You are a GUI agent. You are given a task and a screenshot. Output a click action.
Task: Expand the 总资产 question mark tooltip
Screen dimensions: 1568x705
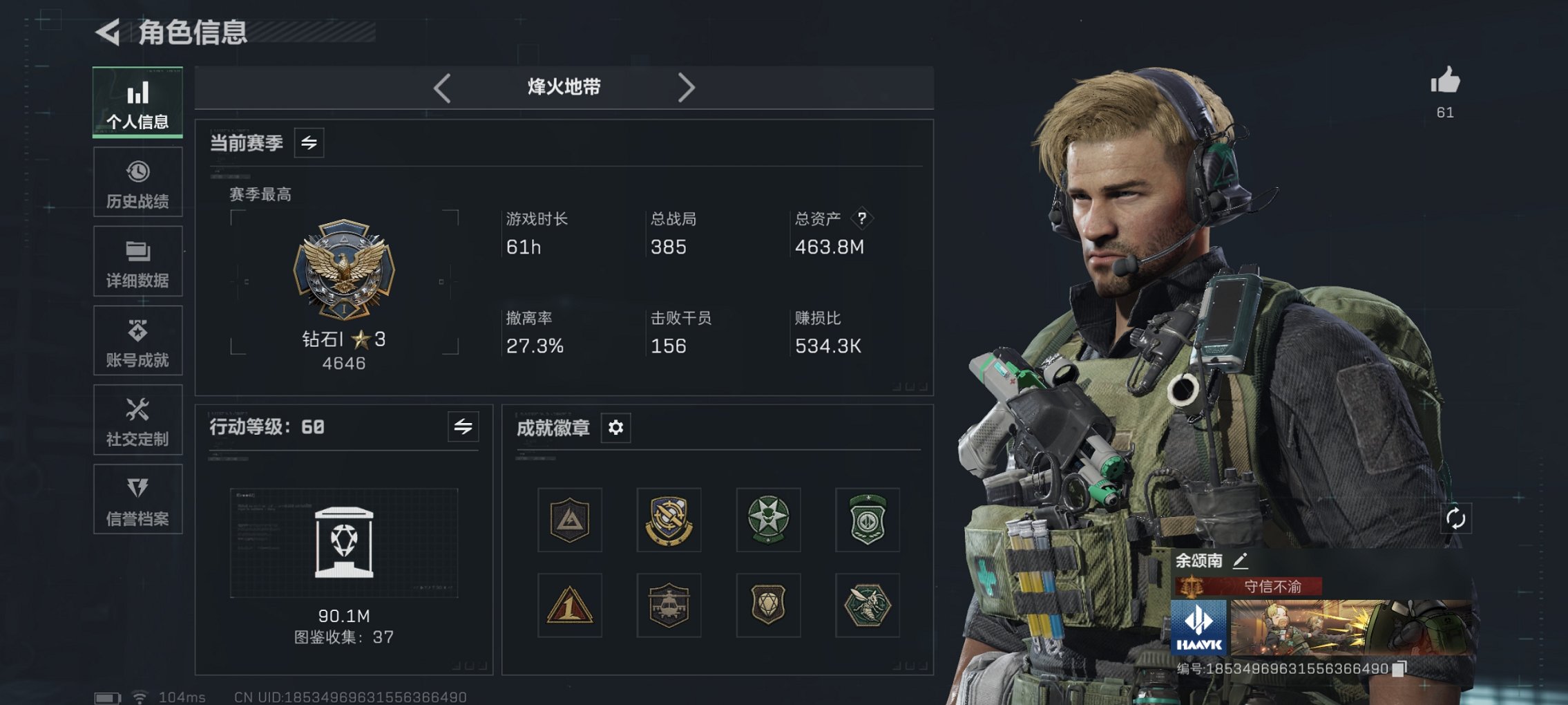pyautogui.click(x=861, y=220)
